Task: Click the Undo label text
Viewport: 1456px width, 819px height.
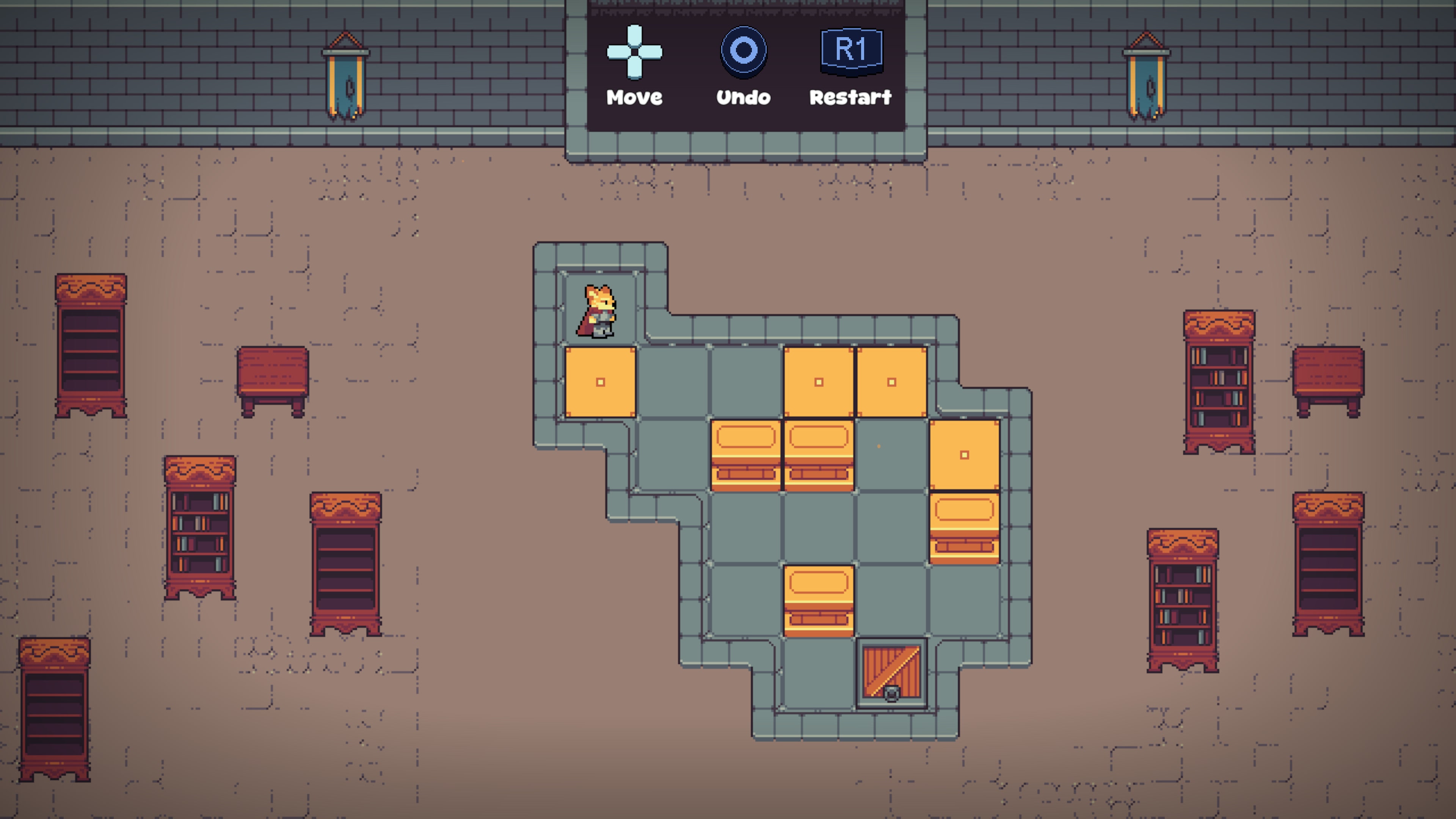Action: coord(743,97)
